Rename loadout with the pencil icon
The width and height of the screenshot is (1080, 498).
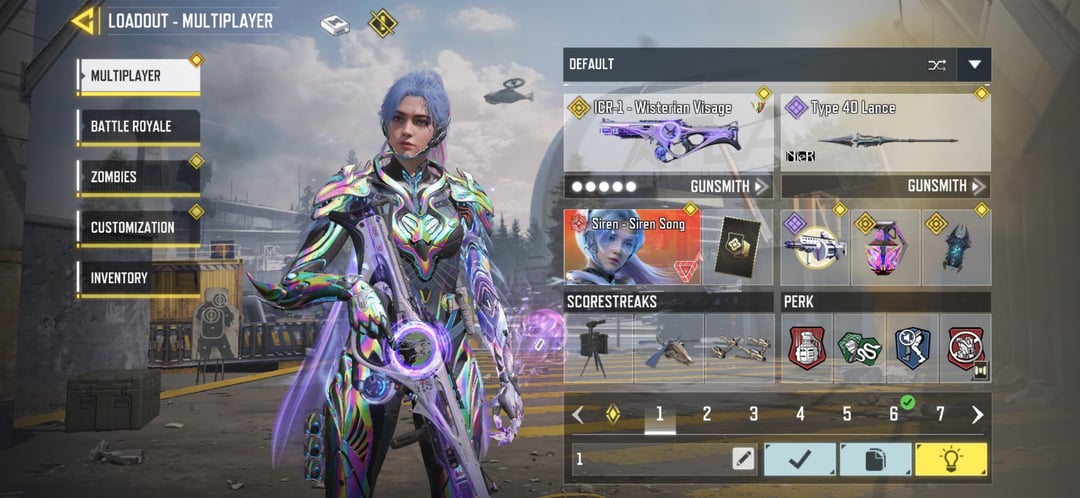[742, 459]
